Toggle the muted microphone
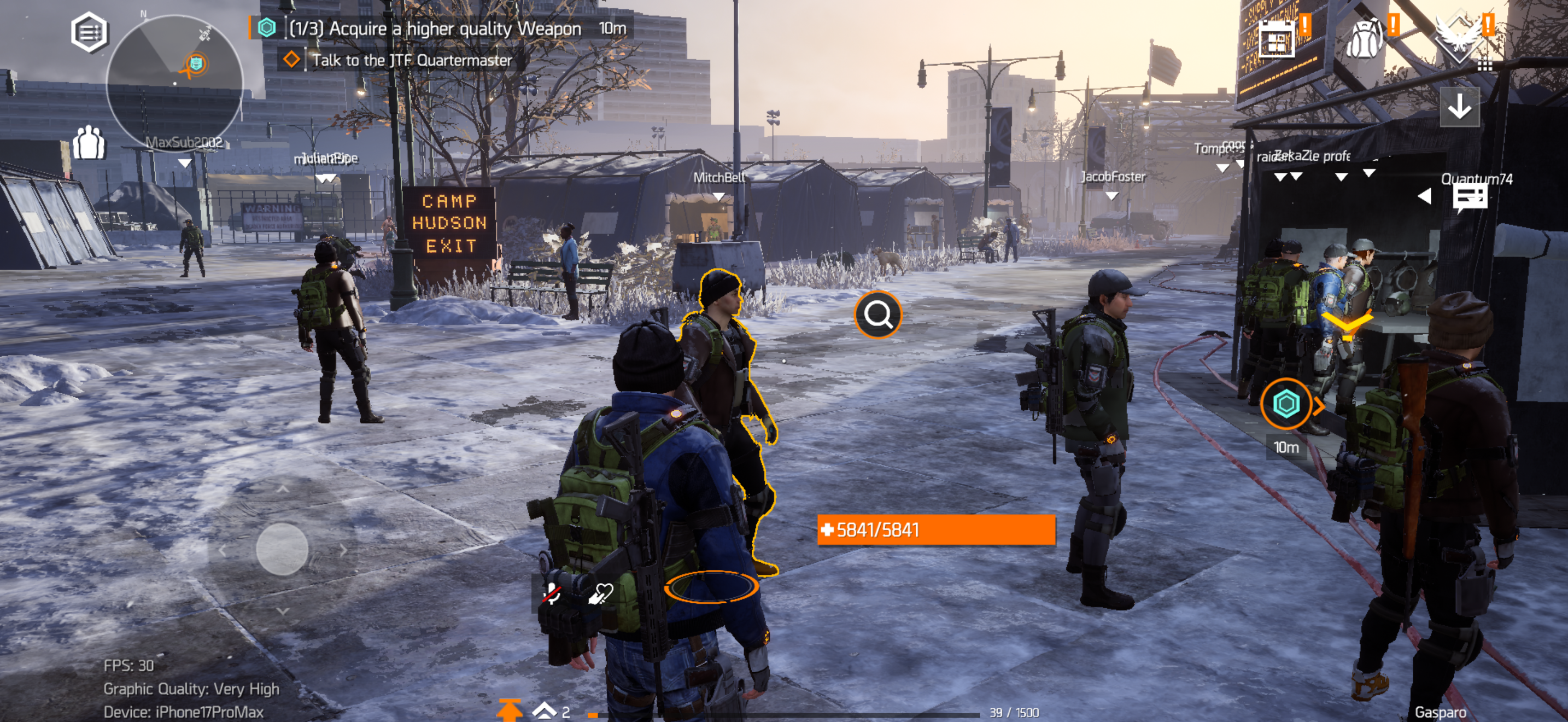Image resolution: width=1568 pixels, height=722 pixels. (x=552, y=593)
